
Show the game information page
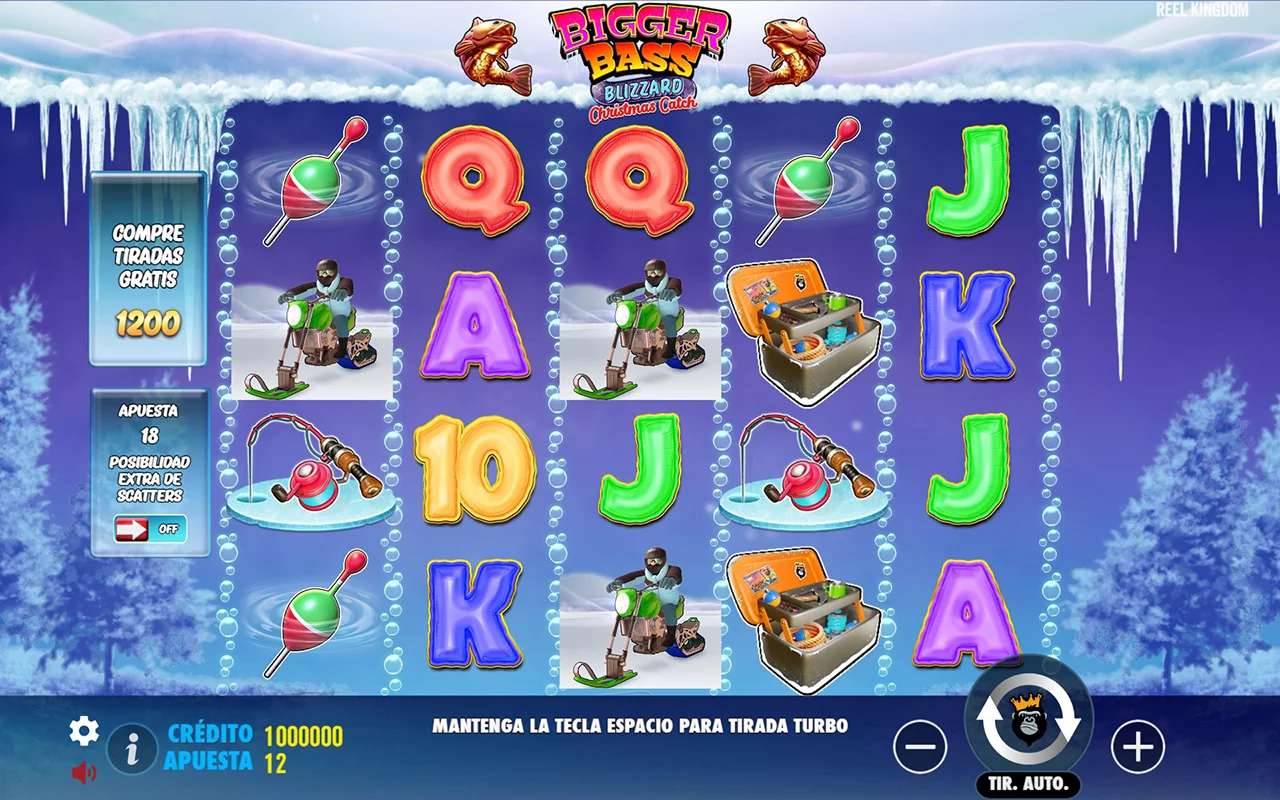coord(132,747)
